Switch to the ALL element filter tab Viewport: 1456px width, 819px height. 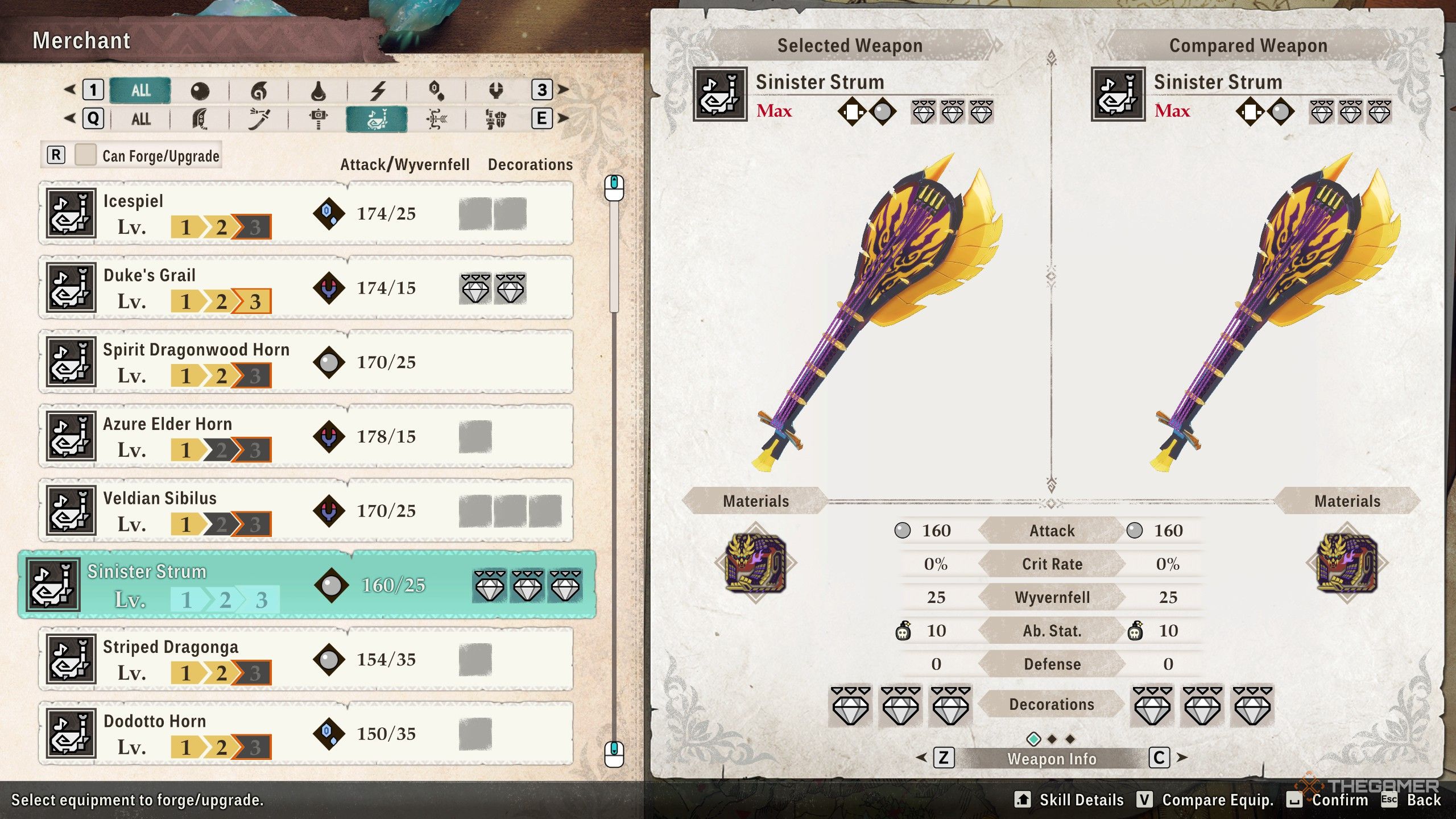coord(140,90)
